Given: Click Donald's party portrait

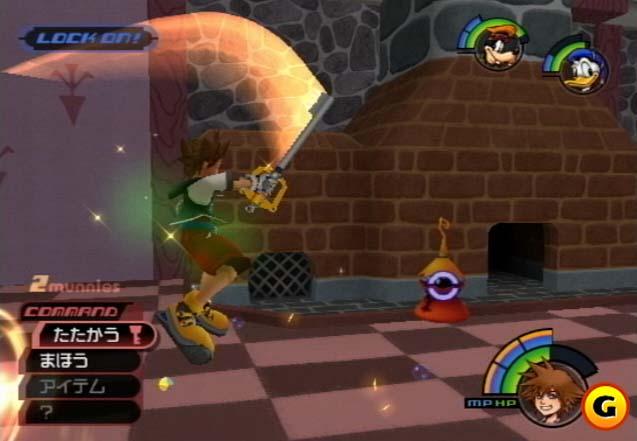Looking at the screenshot, I should point(578,70).
